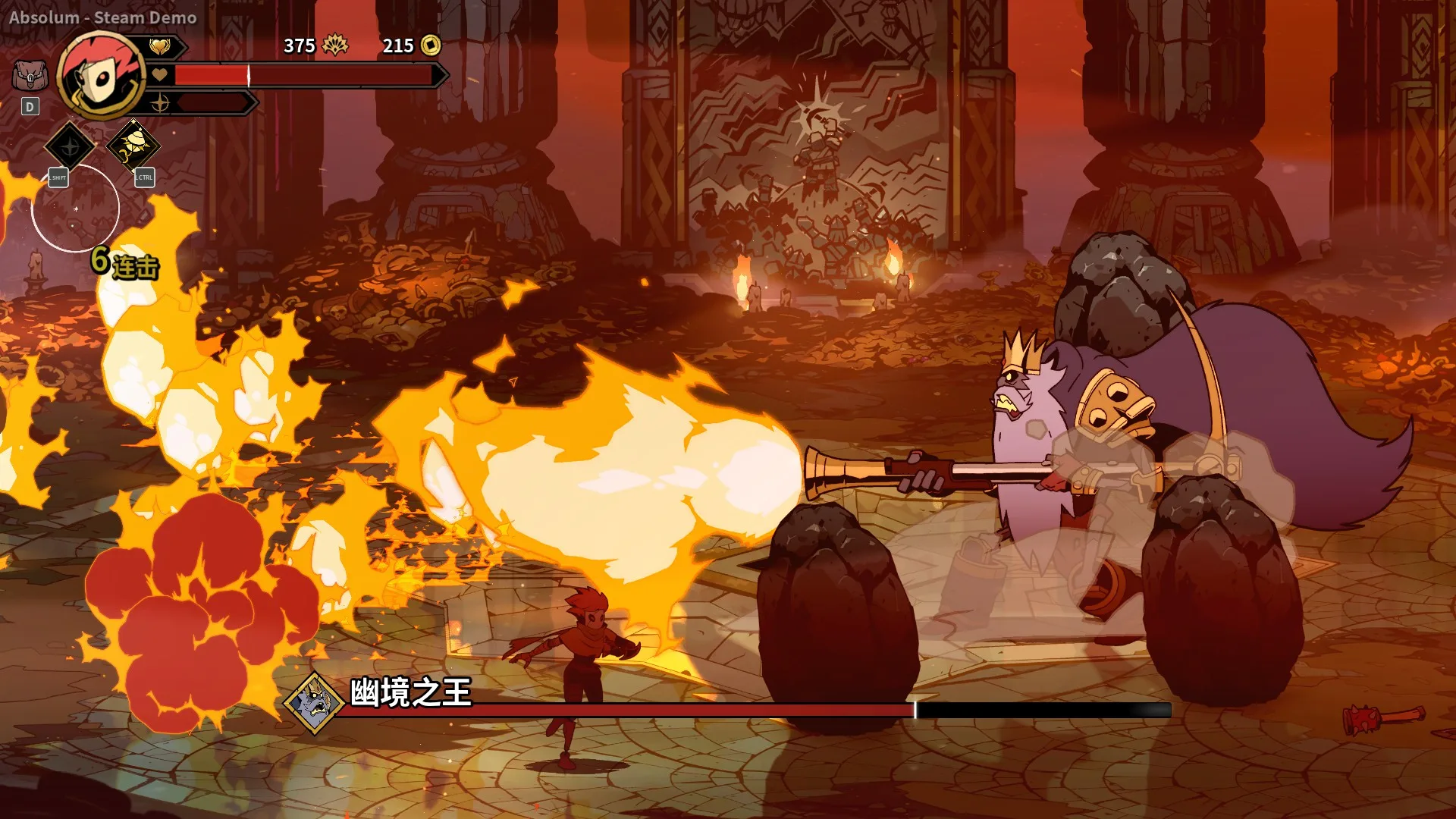Select the circular minimap
The height and width of the screenshot is (819, 1456).
pos(75,208)
